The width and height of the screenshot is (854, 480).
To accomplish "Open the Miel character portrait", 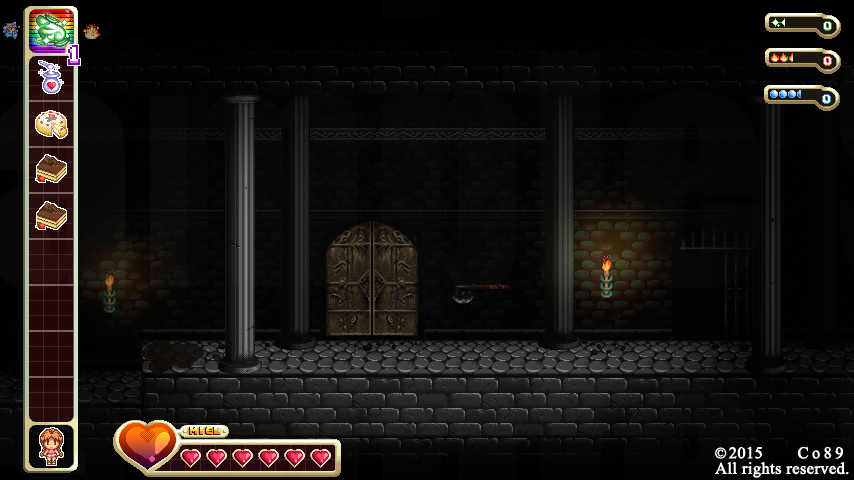I will pos(50,446).
